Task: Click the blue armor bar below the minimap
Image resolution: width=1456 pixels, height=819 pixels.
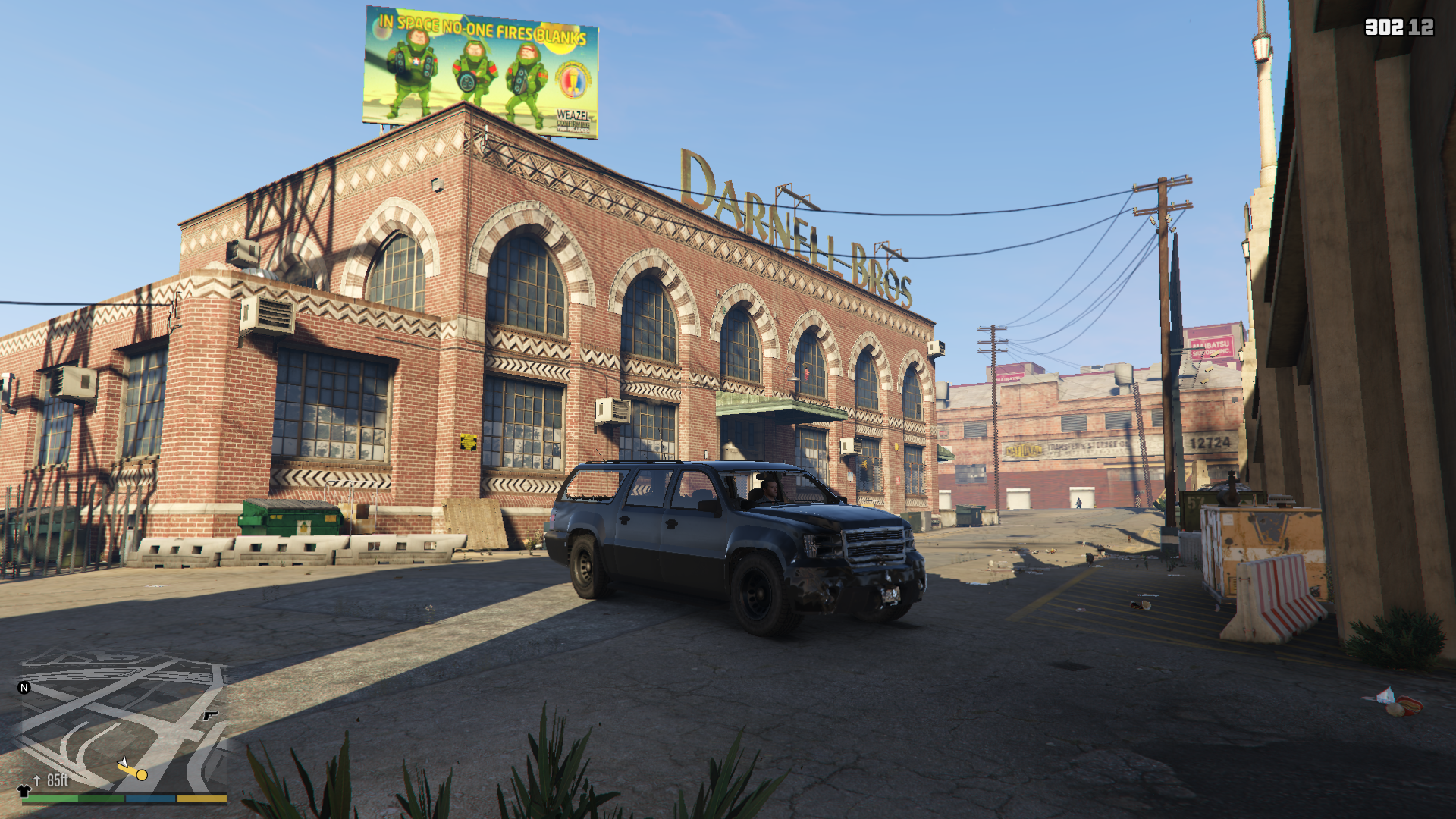Action: click(x=150, y=800)
